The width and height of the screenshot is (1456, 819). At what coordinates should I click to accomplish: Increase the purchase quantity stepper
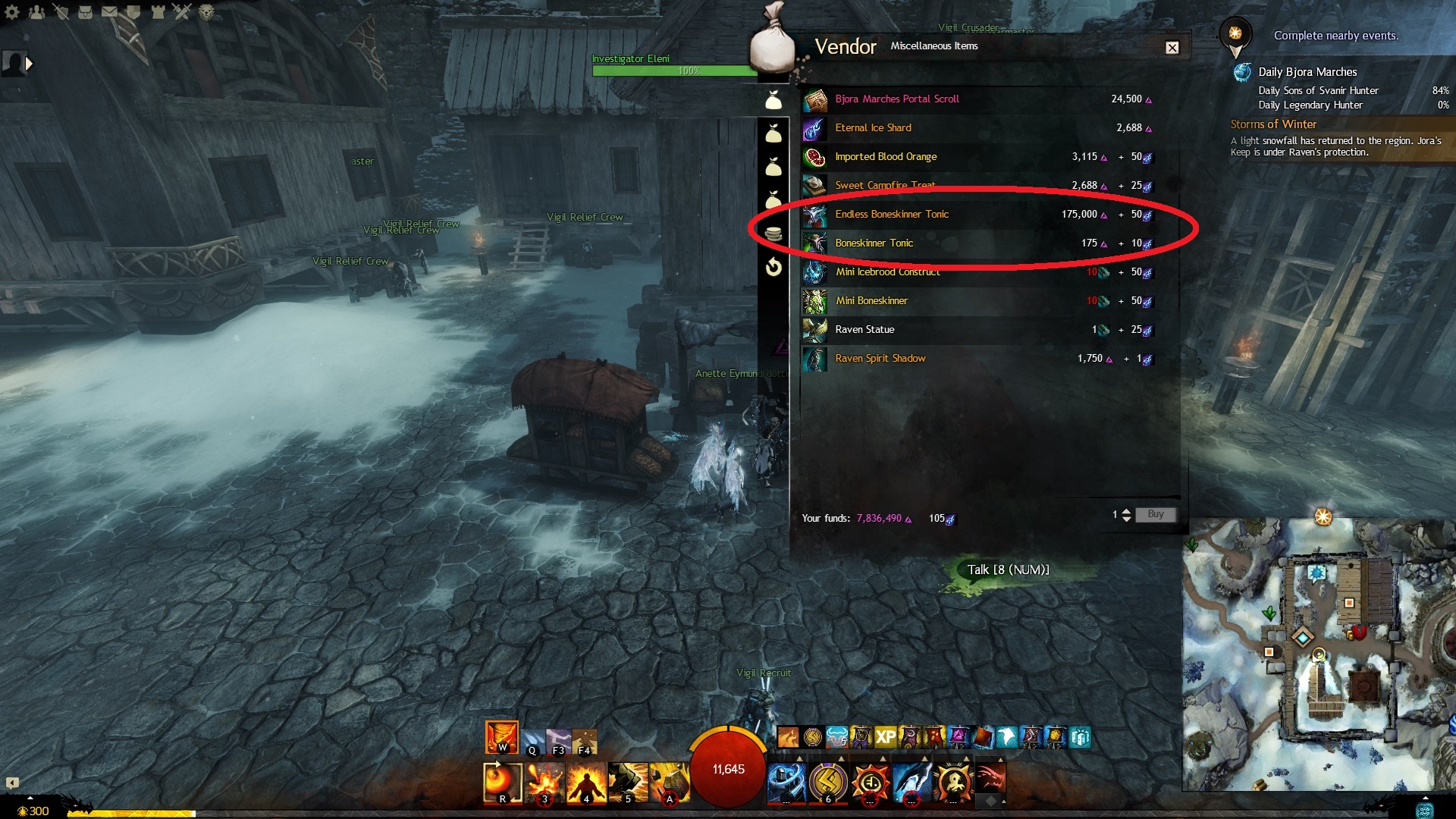click(1126, 510)
